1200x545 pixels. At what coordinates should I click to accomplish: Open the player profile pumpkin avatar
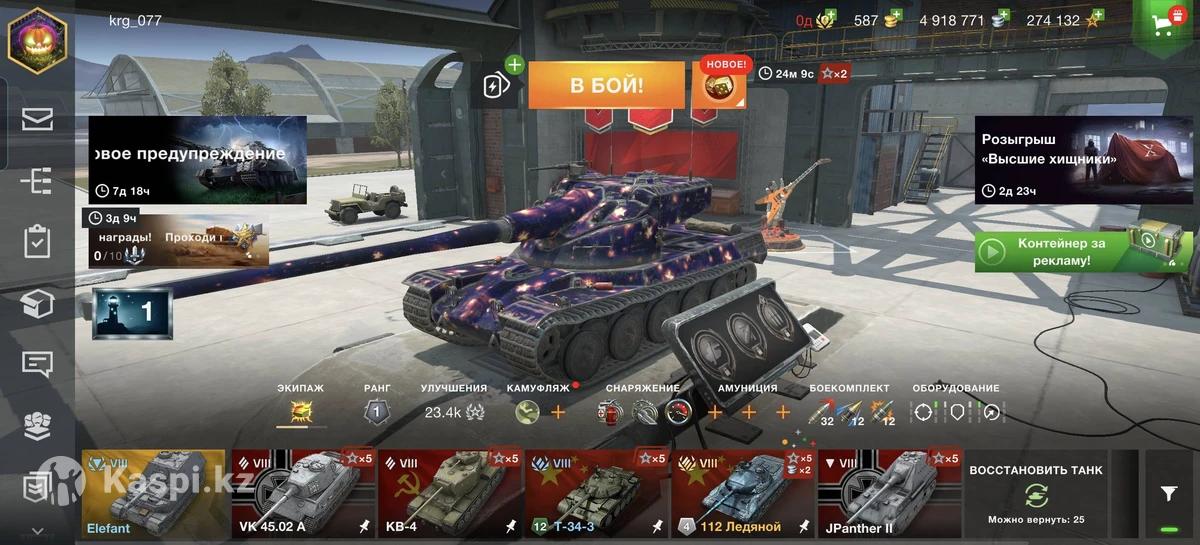click(37, 41)
